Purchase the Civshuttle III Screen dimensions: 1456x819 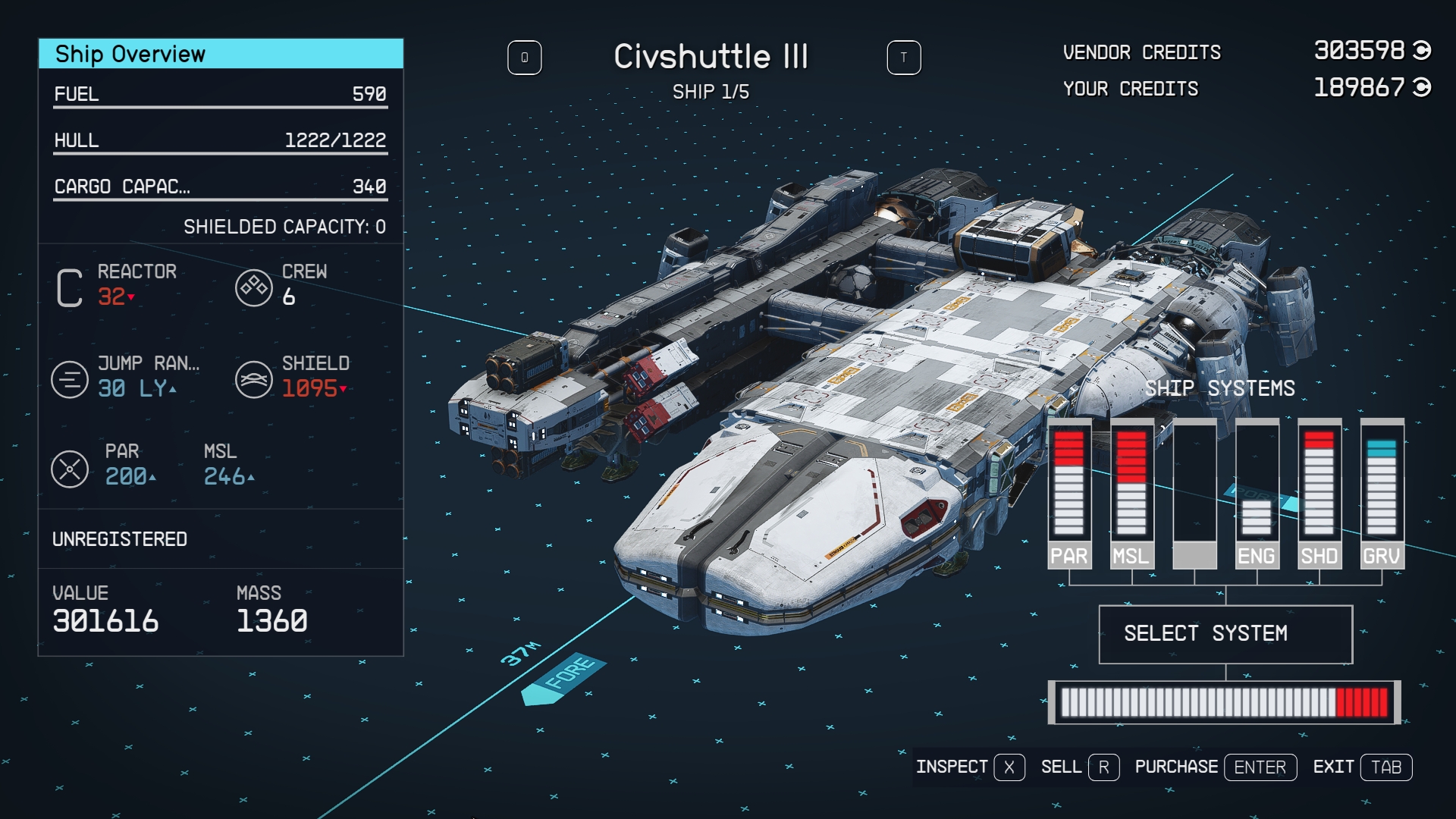tap(1215, 767)
